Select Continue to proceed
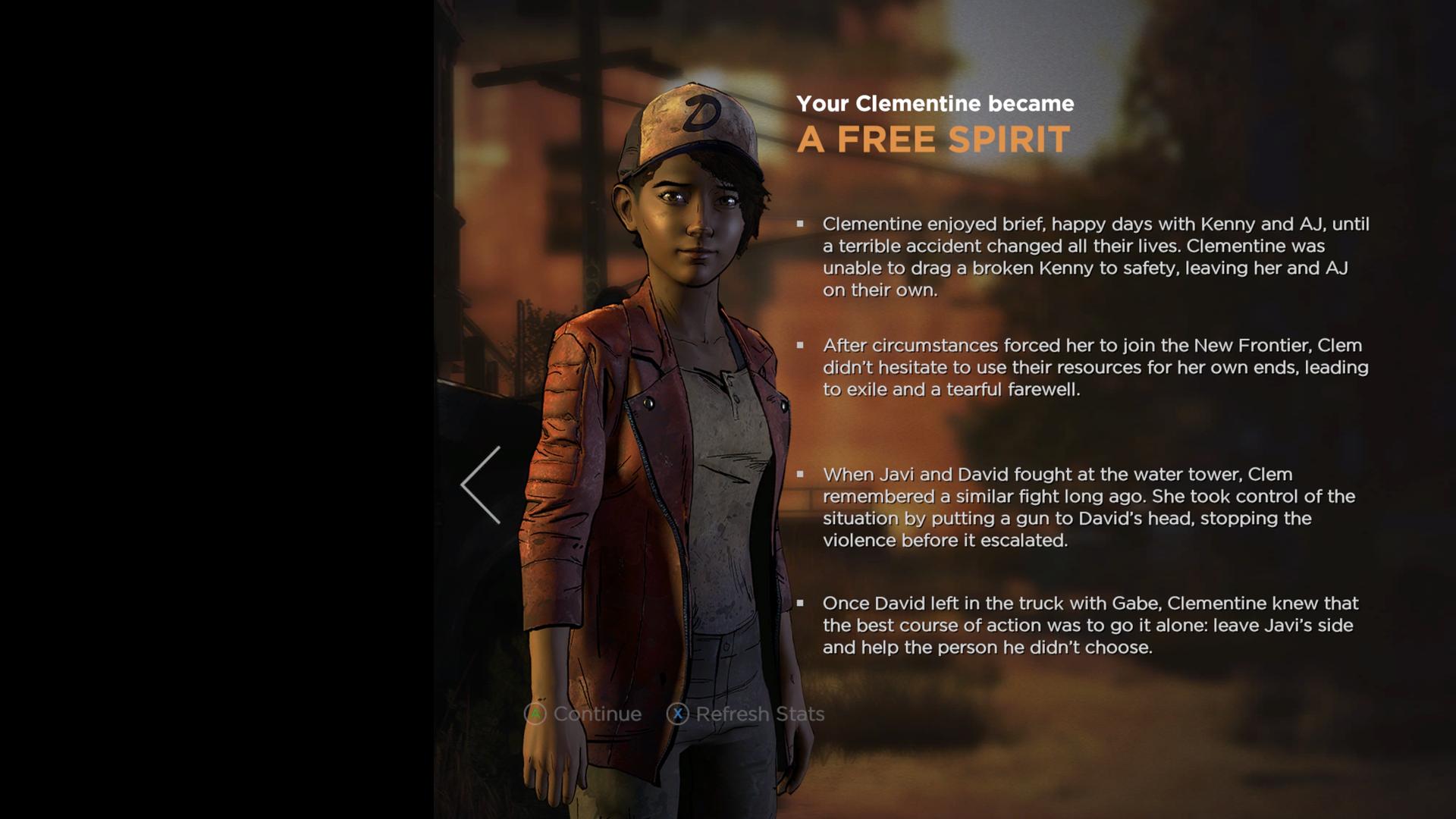The height and width of the screenshot is (819, 1456). (x=582, y=714)
